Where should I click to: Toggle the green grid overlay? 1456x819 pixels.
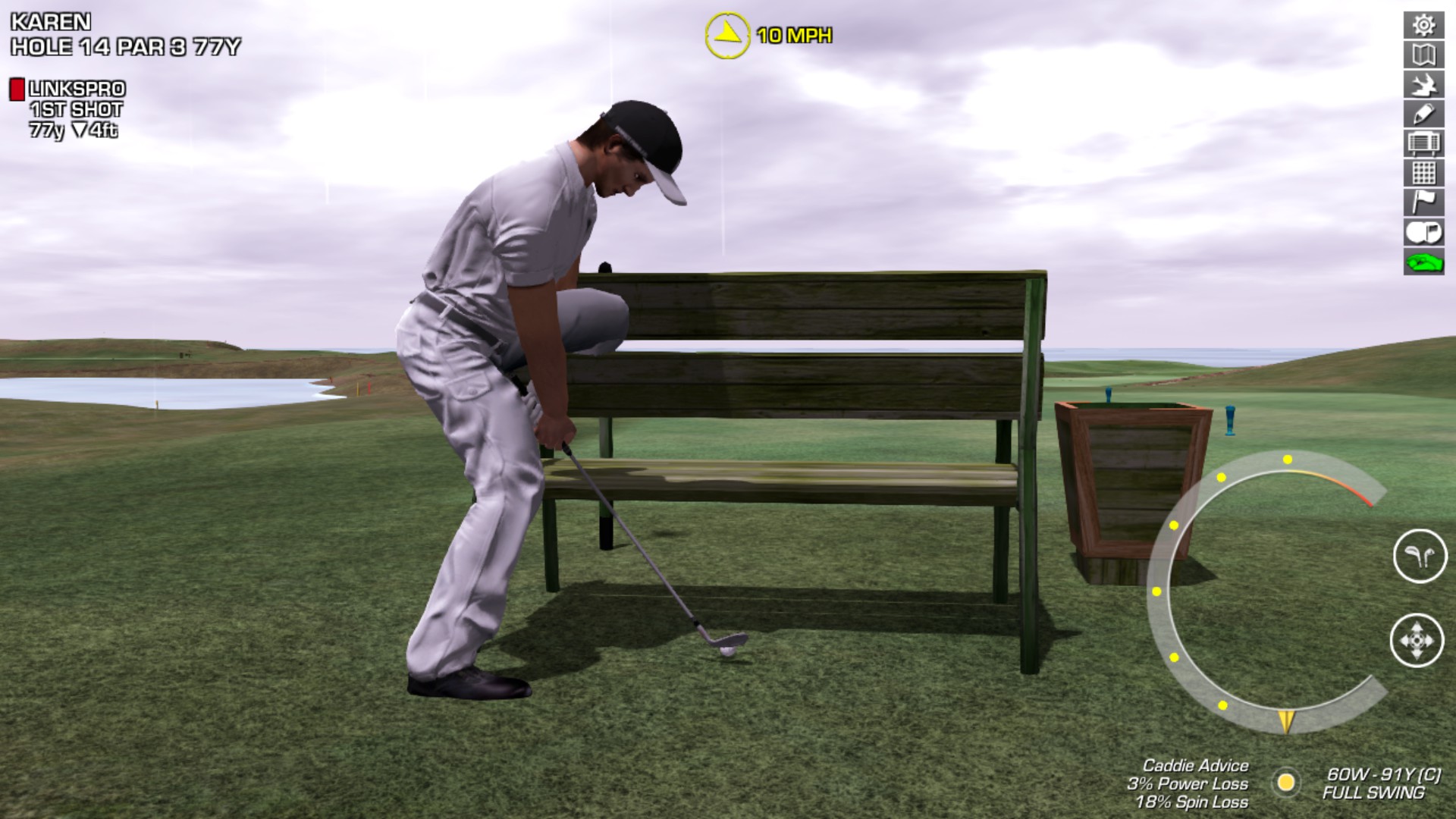[x=1423, y=173]
